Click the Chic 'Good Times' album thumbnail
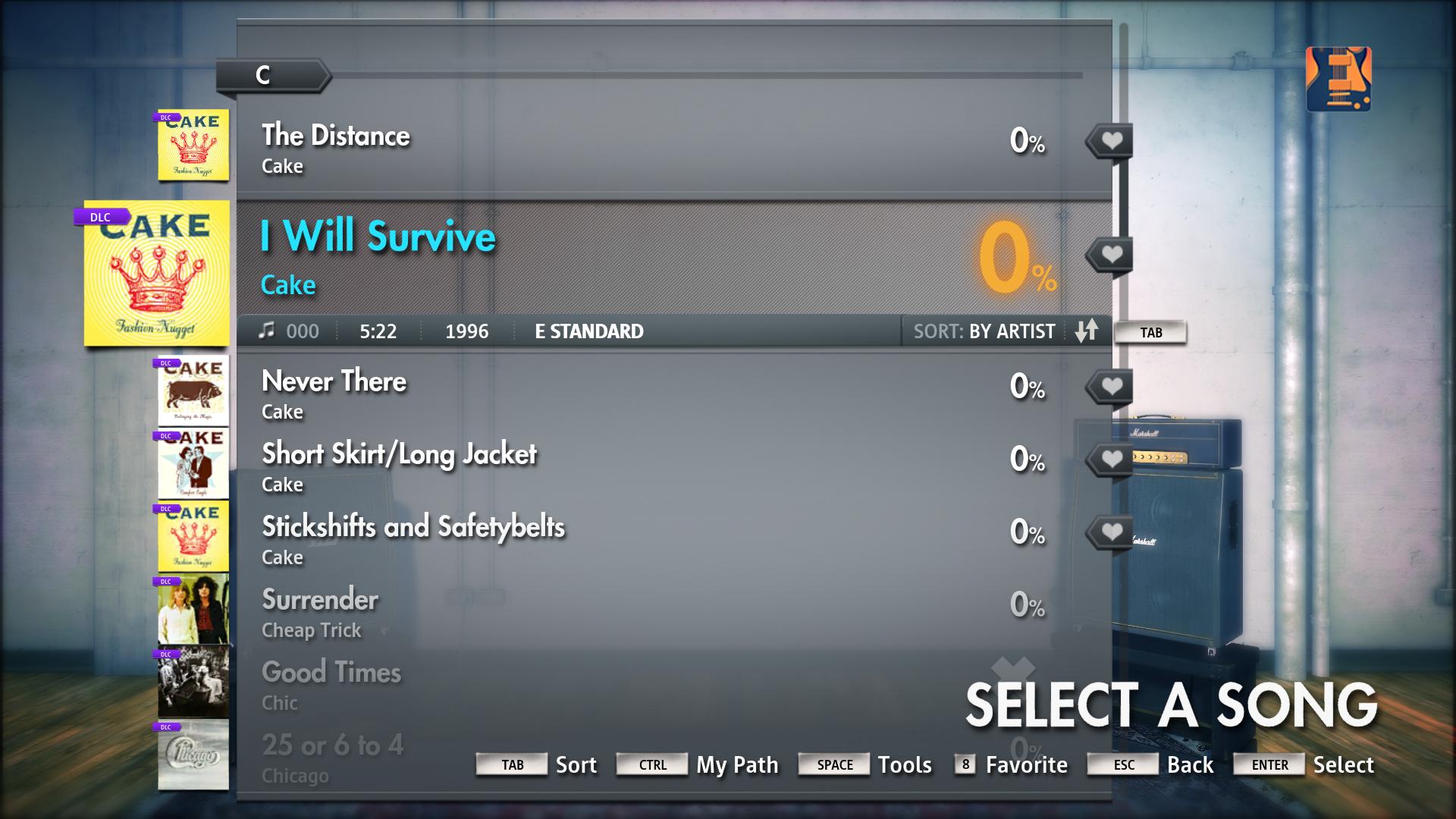Image resolution: width=1456 pixels, height=819 pixels. 193,681
